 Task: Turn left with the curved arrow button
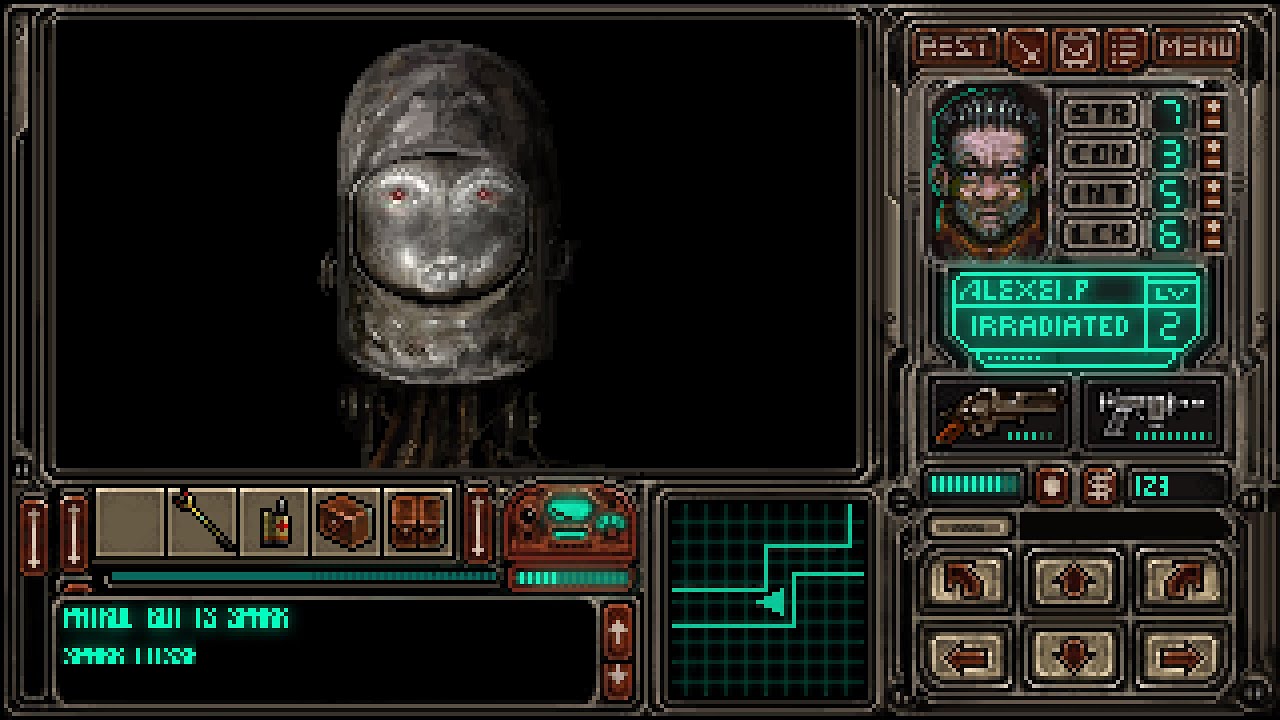966,581
